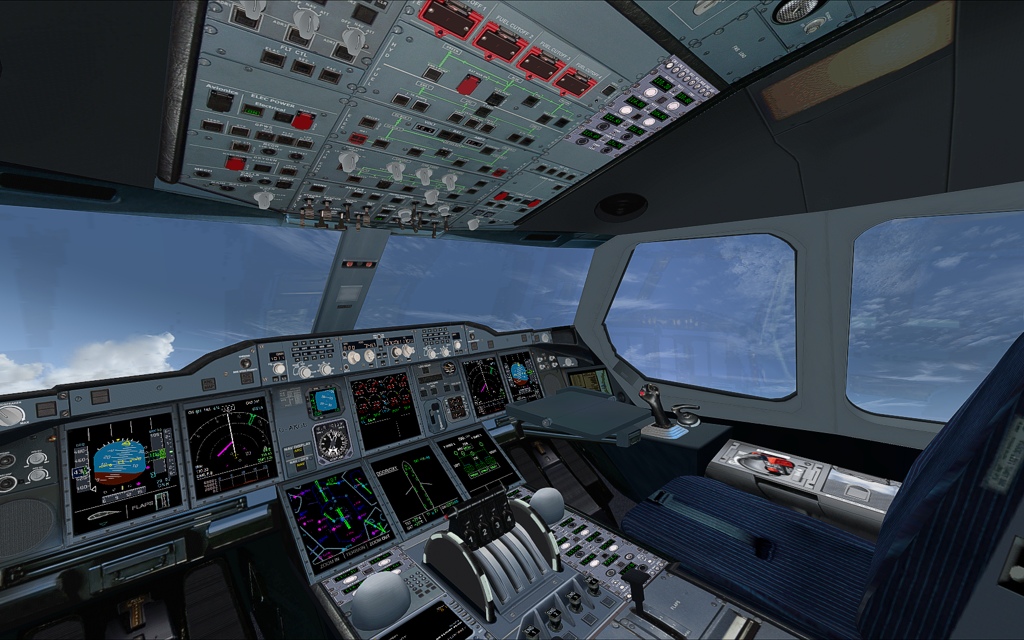Click ZOOM OUT on the map display
The width and height of the screenshot is (1024, 640).
[380, 544]
